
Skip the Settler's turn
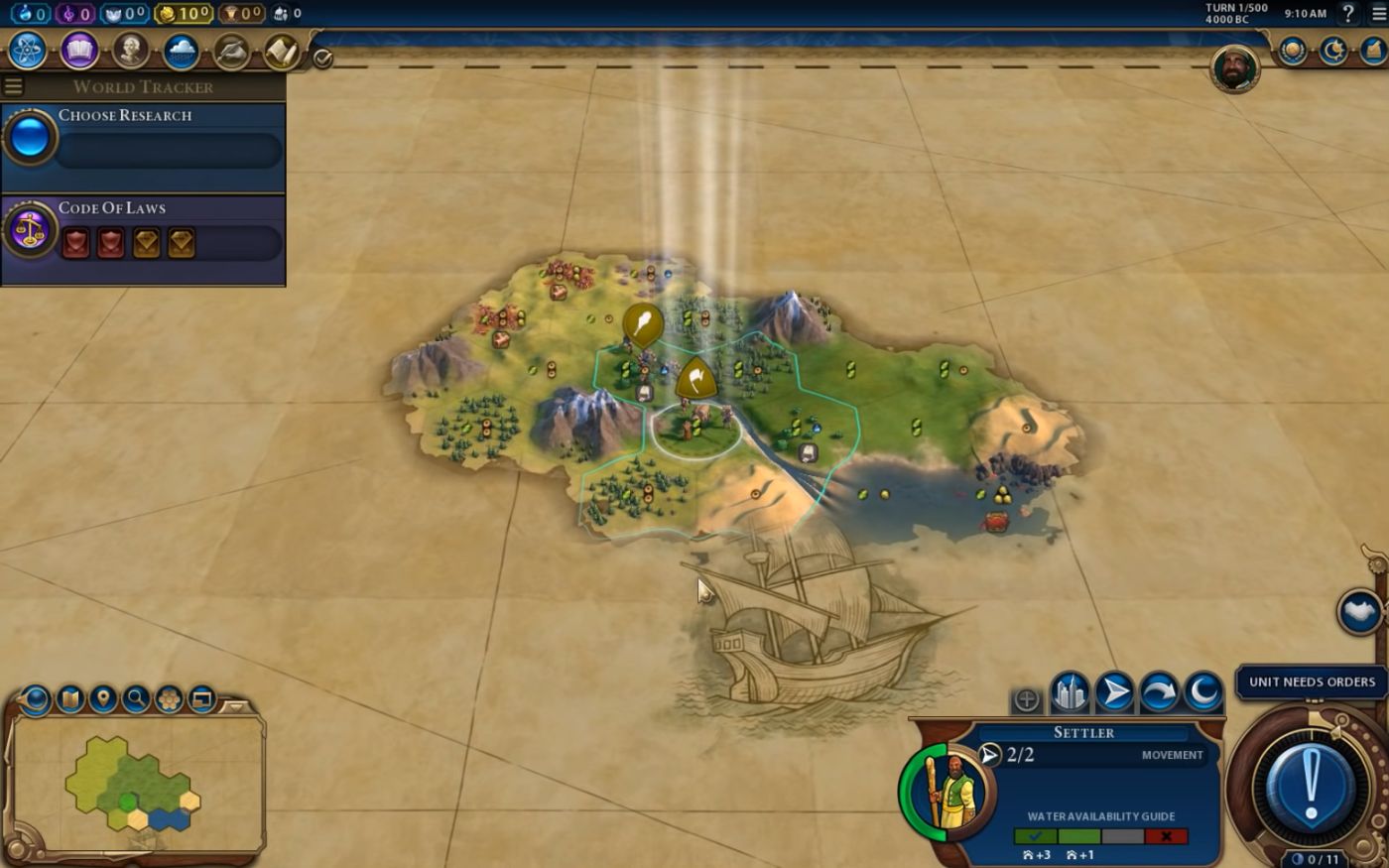coord(1159,692)
